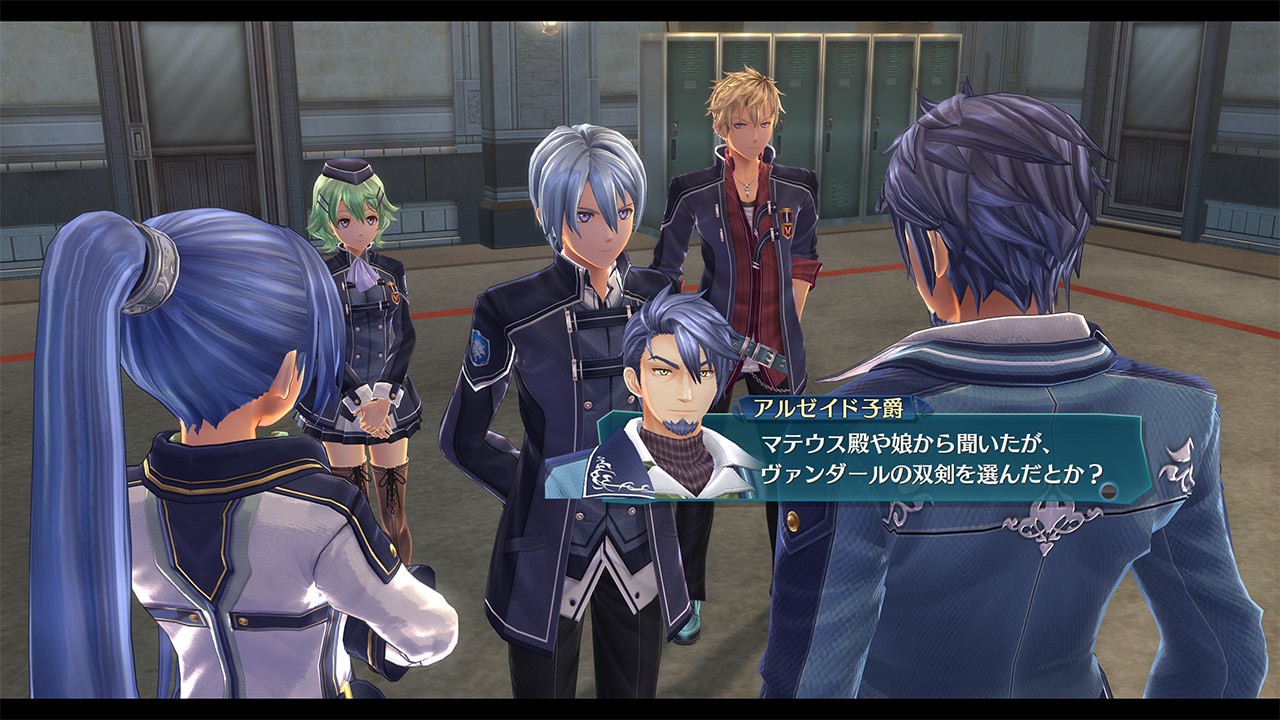The width and height of the screenshot is (1280, 720).
Task: Click the belt buckle of the blonde student
Action: click(766, 355)
